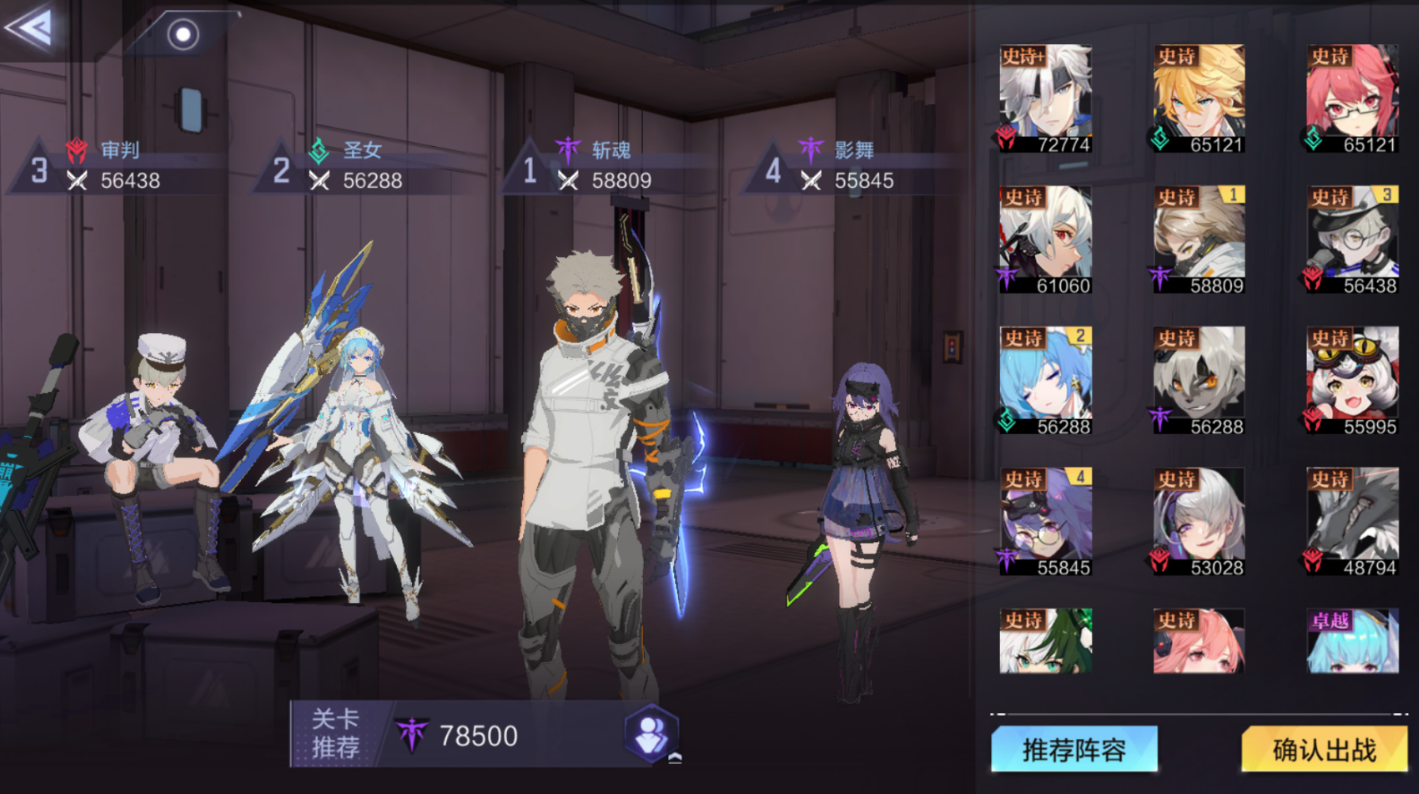Select the grey beast hero with 56288
The width and height of the screenshot is (1419, 794).
click(x=1198, y=380)
